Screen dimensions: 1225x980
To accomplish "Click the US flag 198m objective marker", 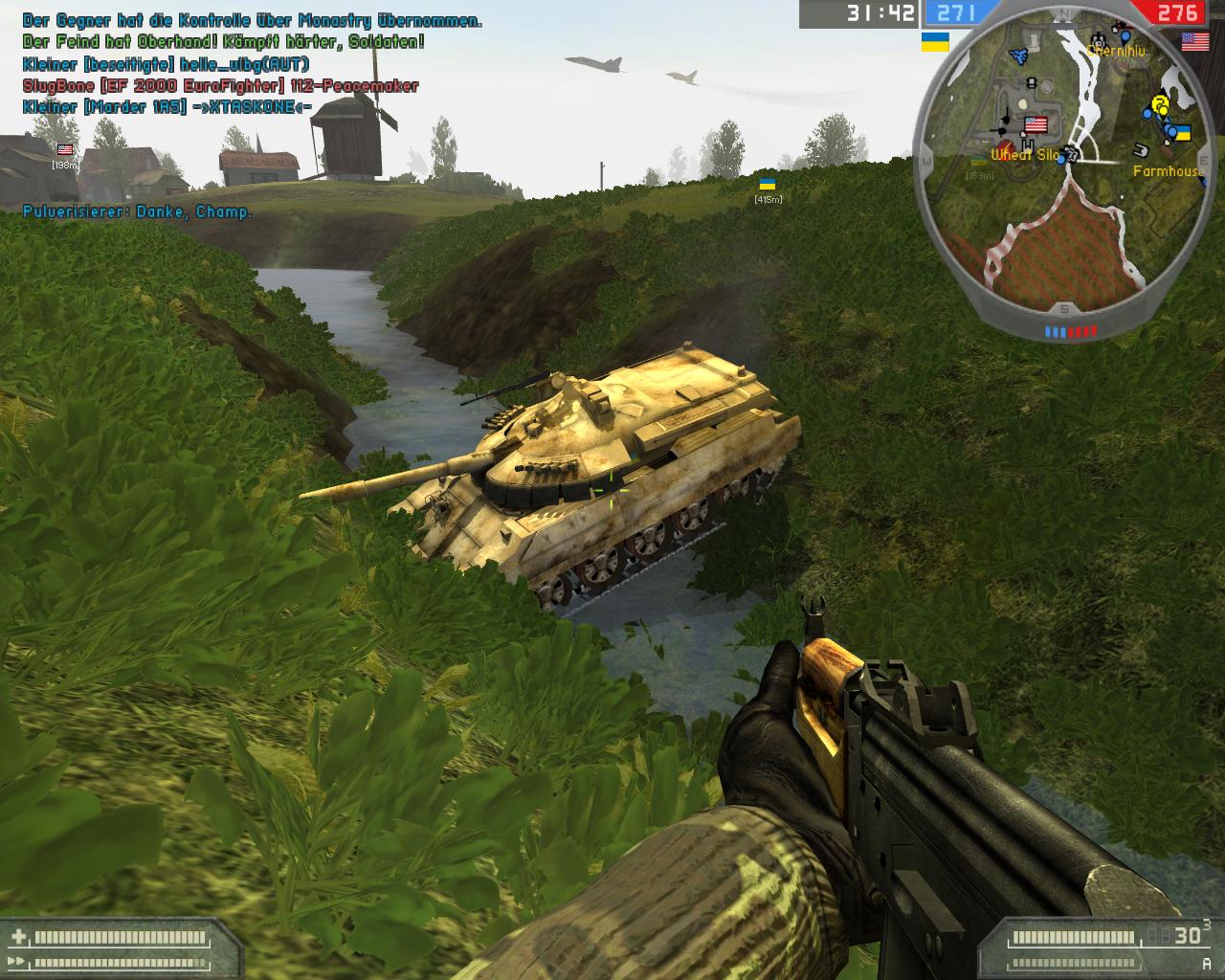I will pyautogui.click(x=65, y=150).
